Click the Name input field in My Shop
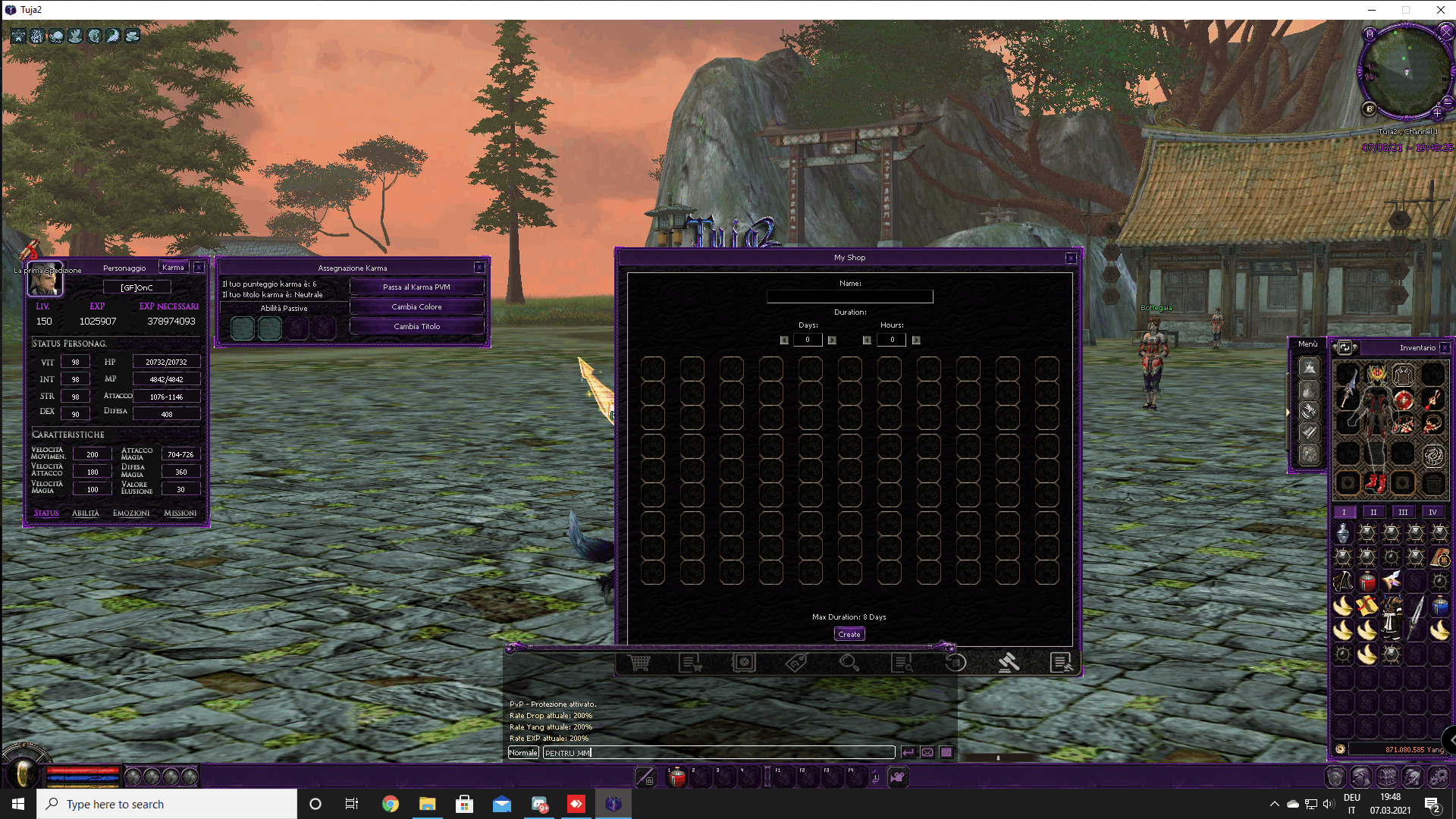This screenshot has width=1456, height=819. [x=850, y=297]
